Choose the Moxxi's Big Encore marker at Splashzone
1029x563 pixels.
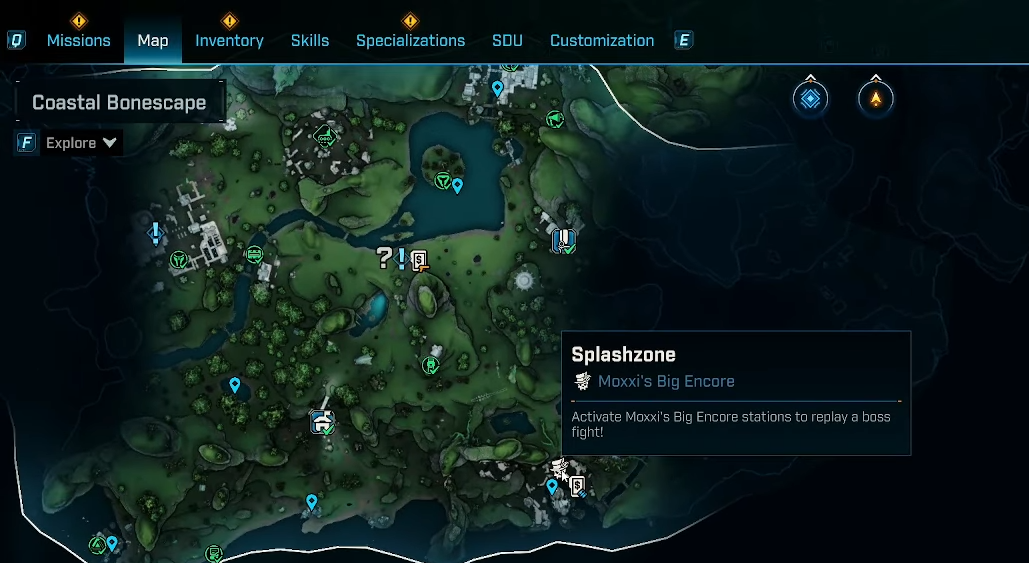click(x=559, y=468)
